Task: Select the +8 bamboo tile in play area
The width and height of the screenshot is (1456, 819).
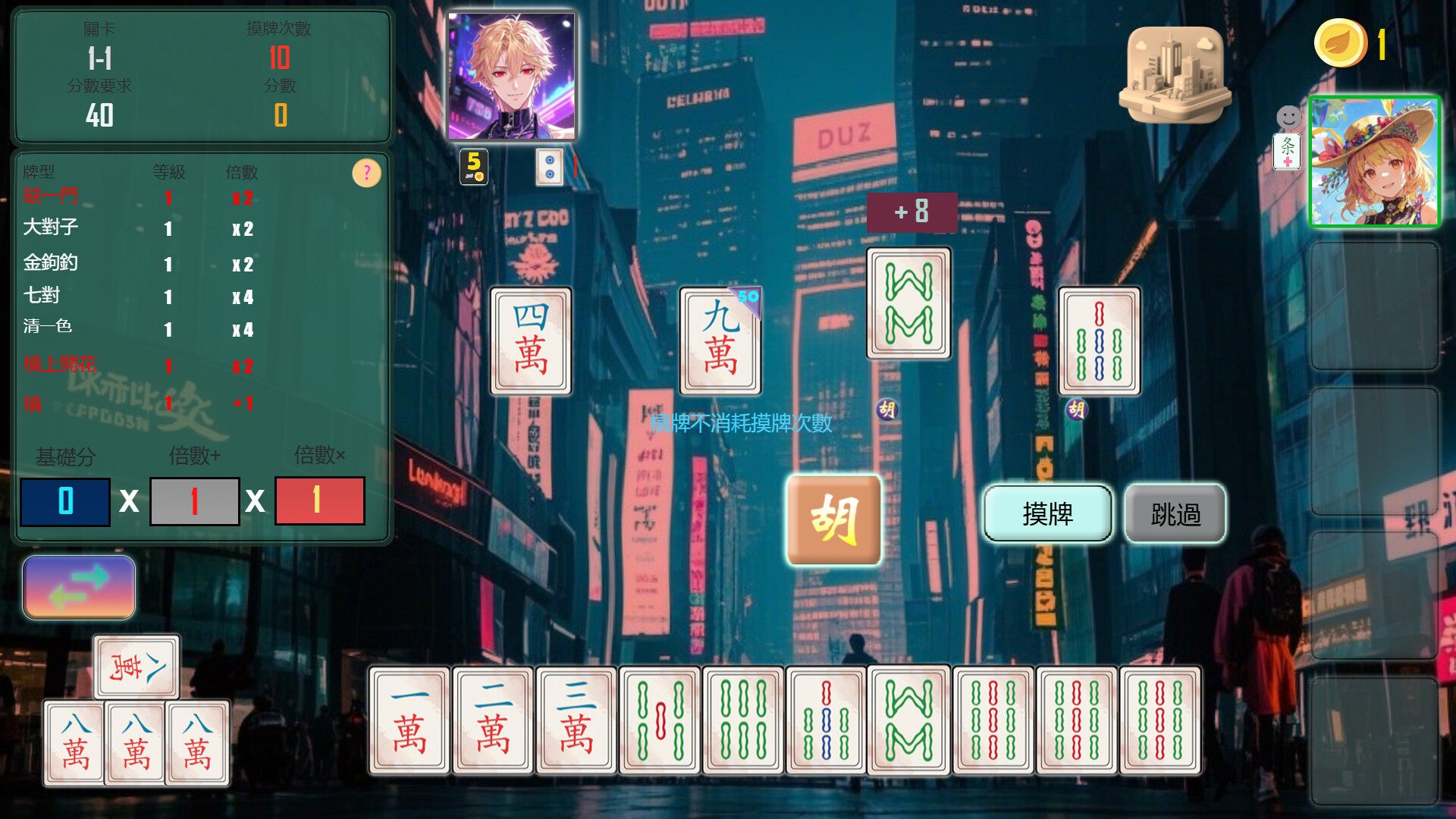Action: 909,302
